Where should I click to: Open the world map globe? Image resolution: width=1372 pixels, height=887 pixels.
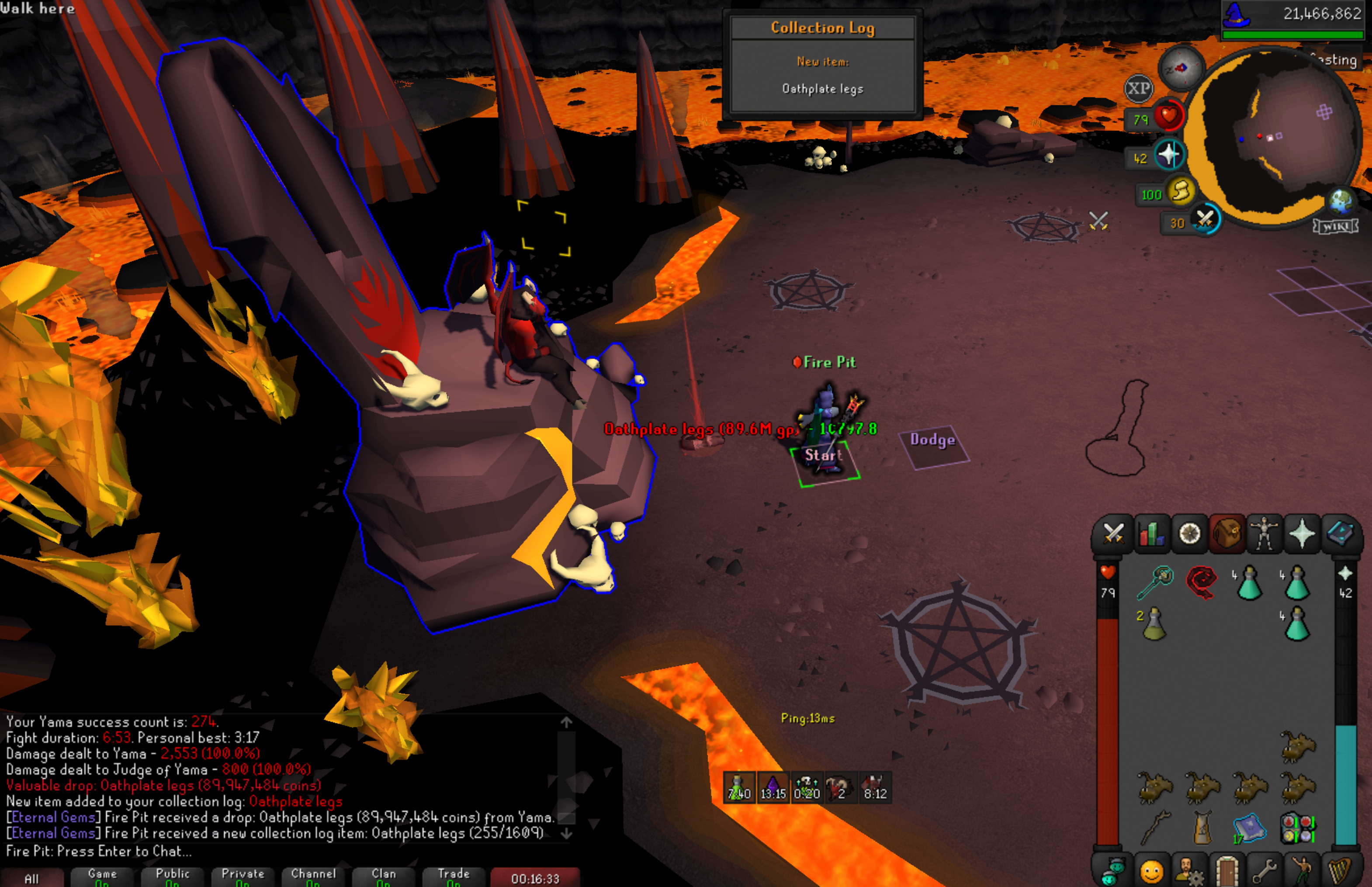1341,201
